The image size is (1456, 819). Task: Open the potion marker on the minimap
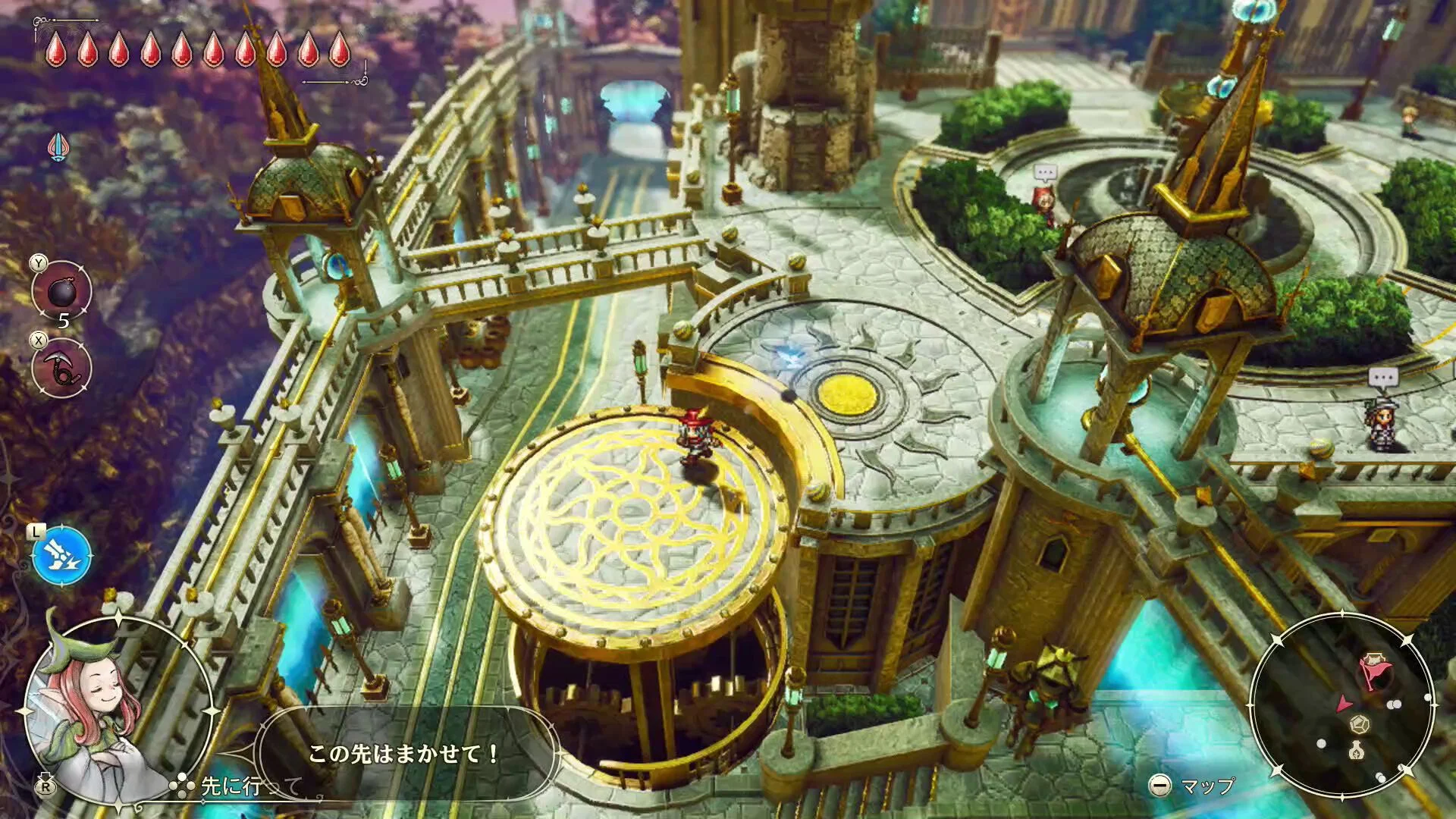[1356, 751]
